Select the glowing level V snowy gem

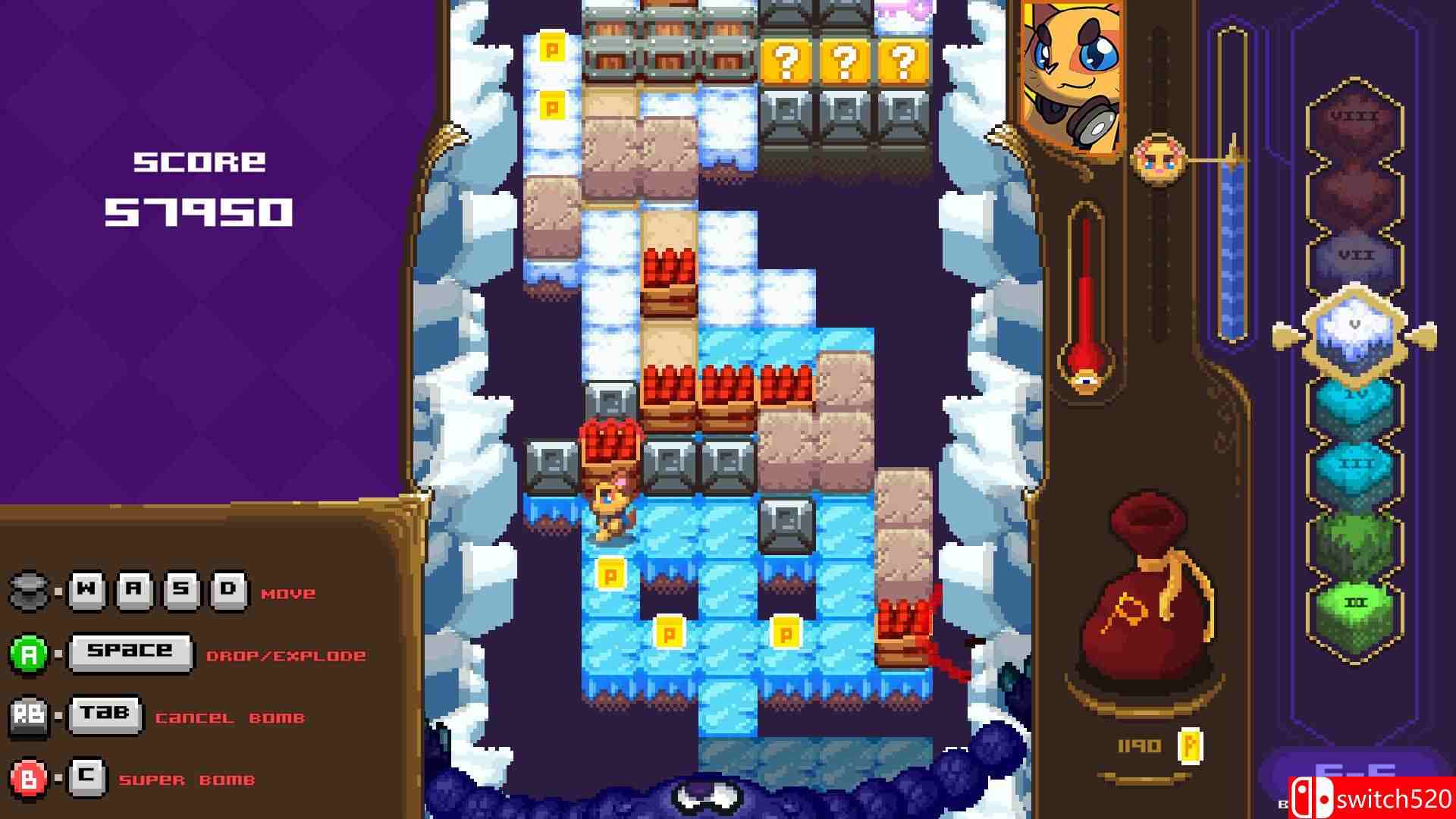pyautogui.click(x=1357, y=334)
